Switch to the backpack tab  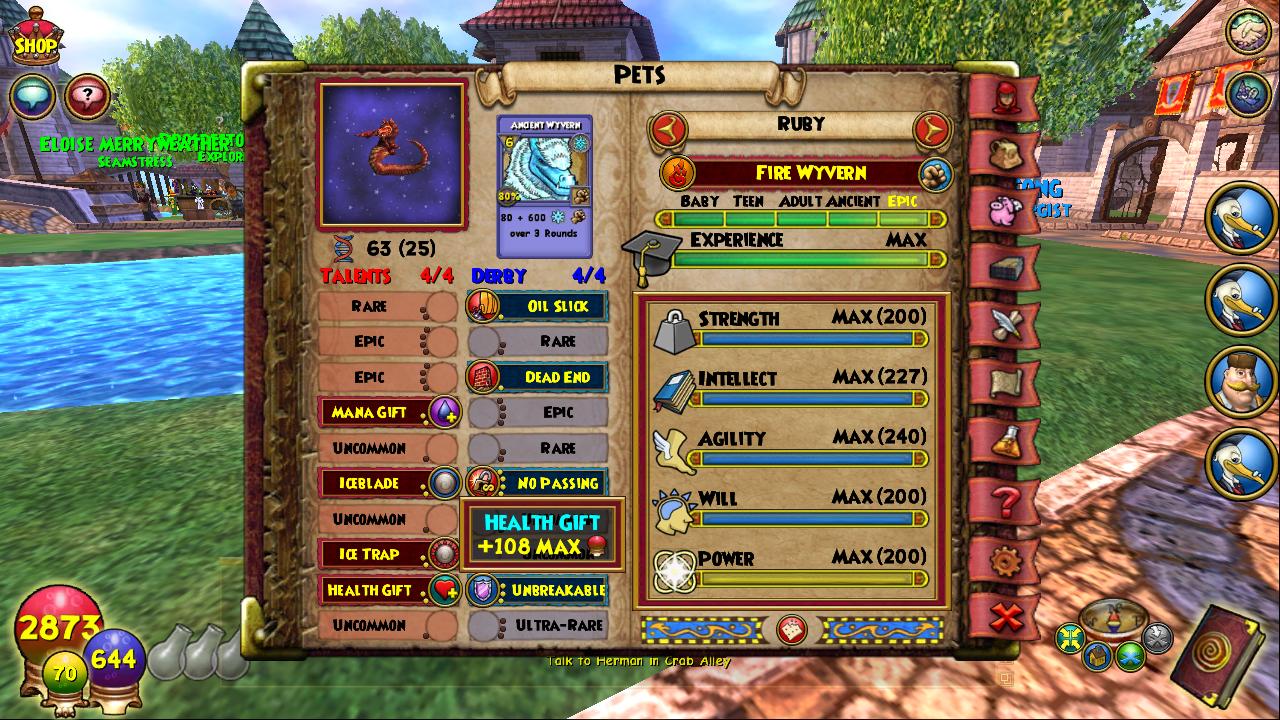click(x=1004, y=153)
